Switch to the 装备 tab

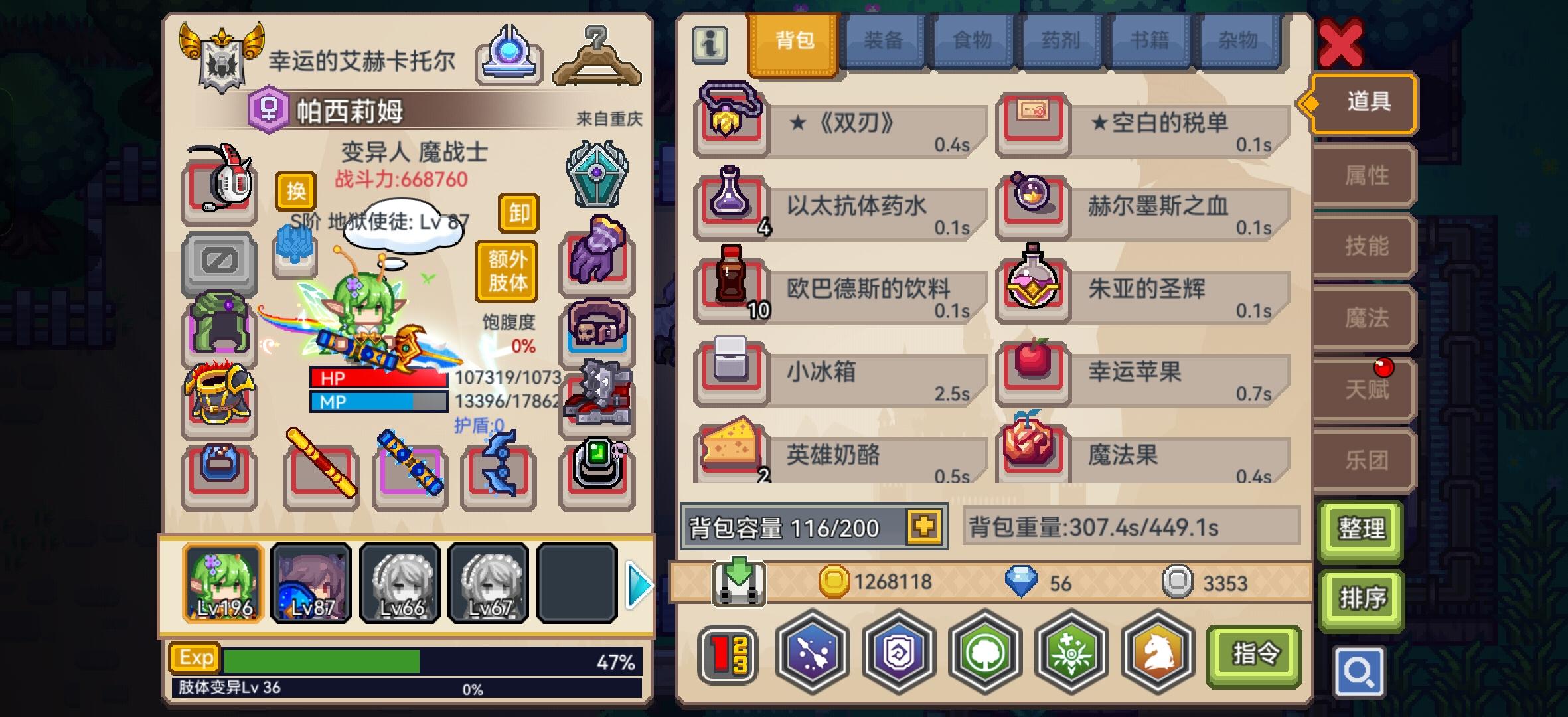pos(884,40)
